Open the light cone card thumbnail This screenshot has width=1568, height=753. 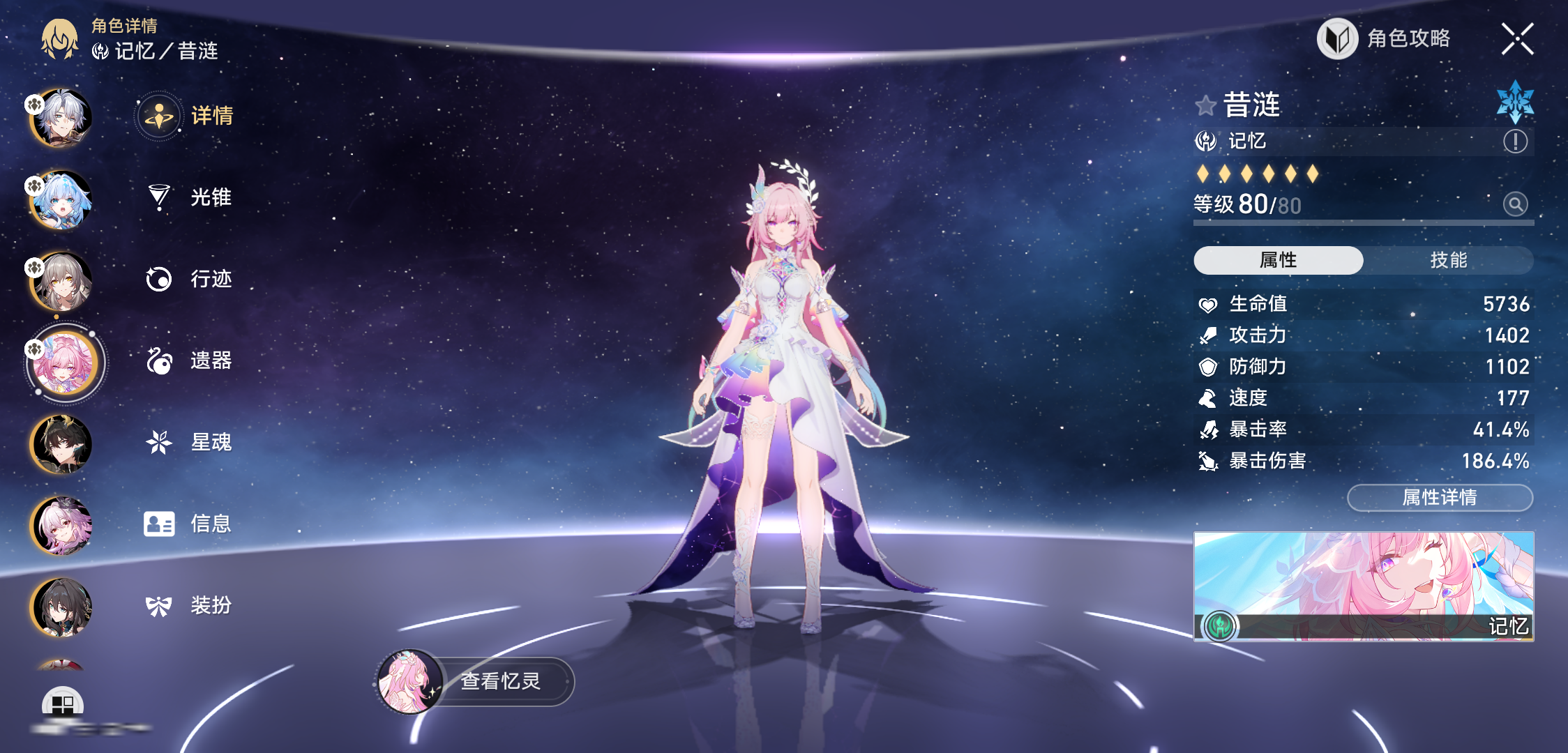coord(1364,586)
